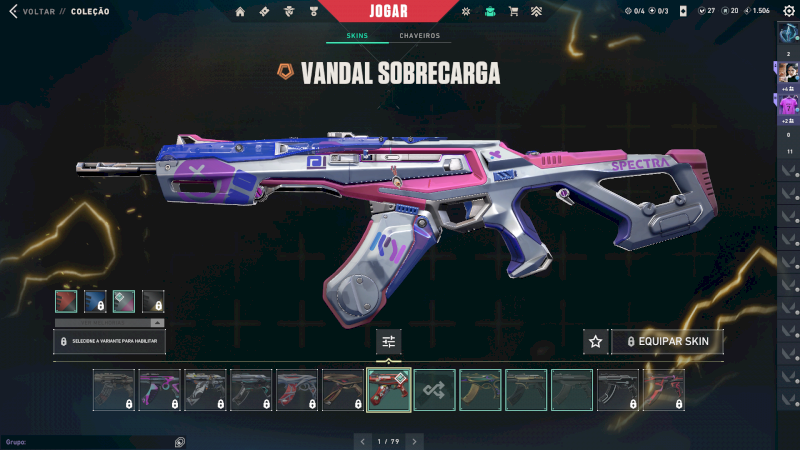Image resolution: width=800 pixels, height=450 pixels.
Task: Open settings gear in top-right corner
Action: coord(788,11)
